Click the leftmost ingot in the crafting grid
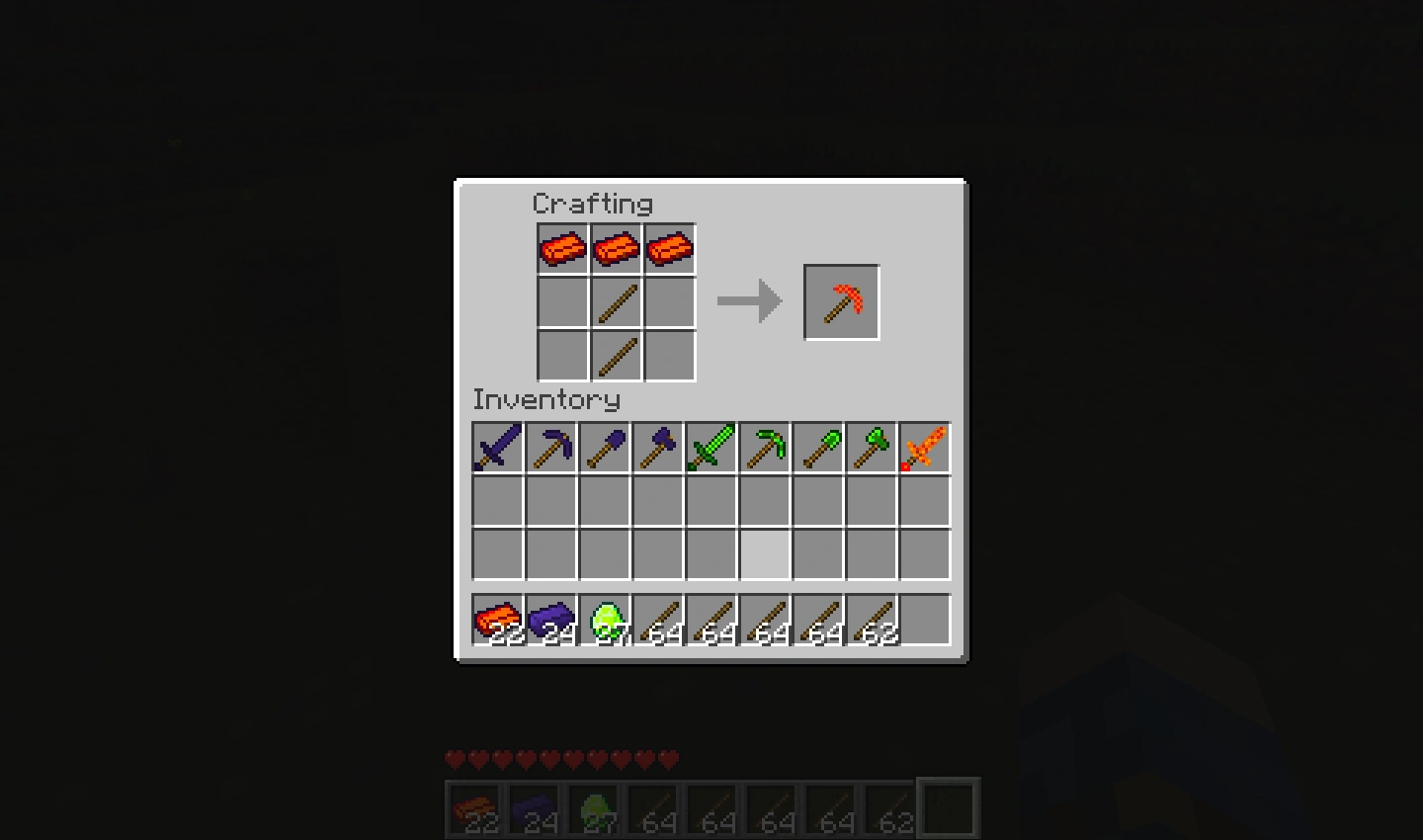 (562, 248)
